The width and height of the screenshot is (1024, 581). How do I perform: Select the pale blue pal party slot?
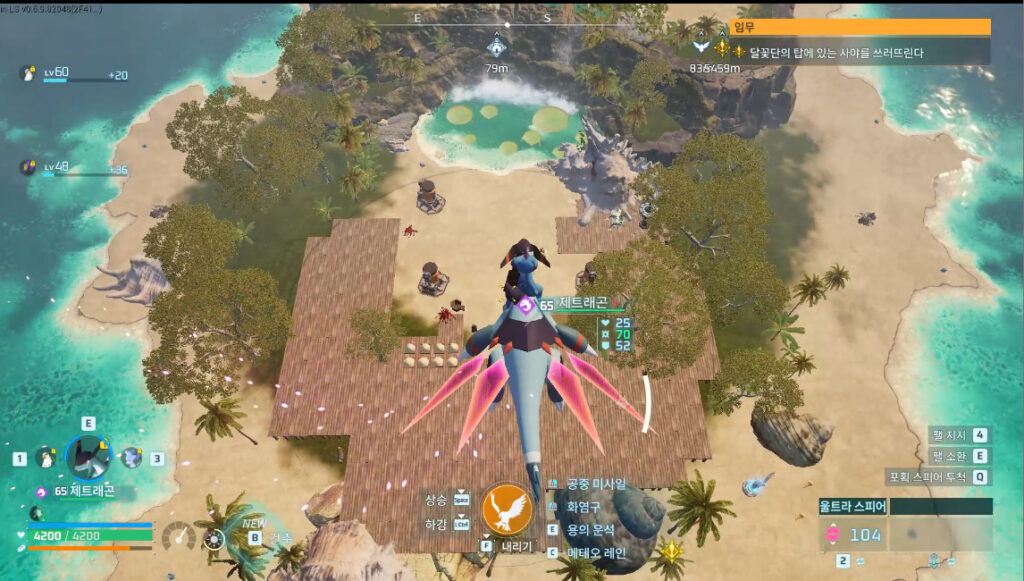point(130,458)
